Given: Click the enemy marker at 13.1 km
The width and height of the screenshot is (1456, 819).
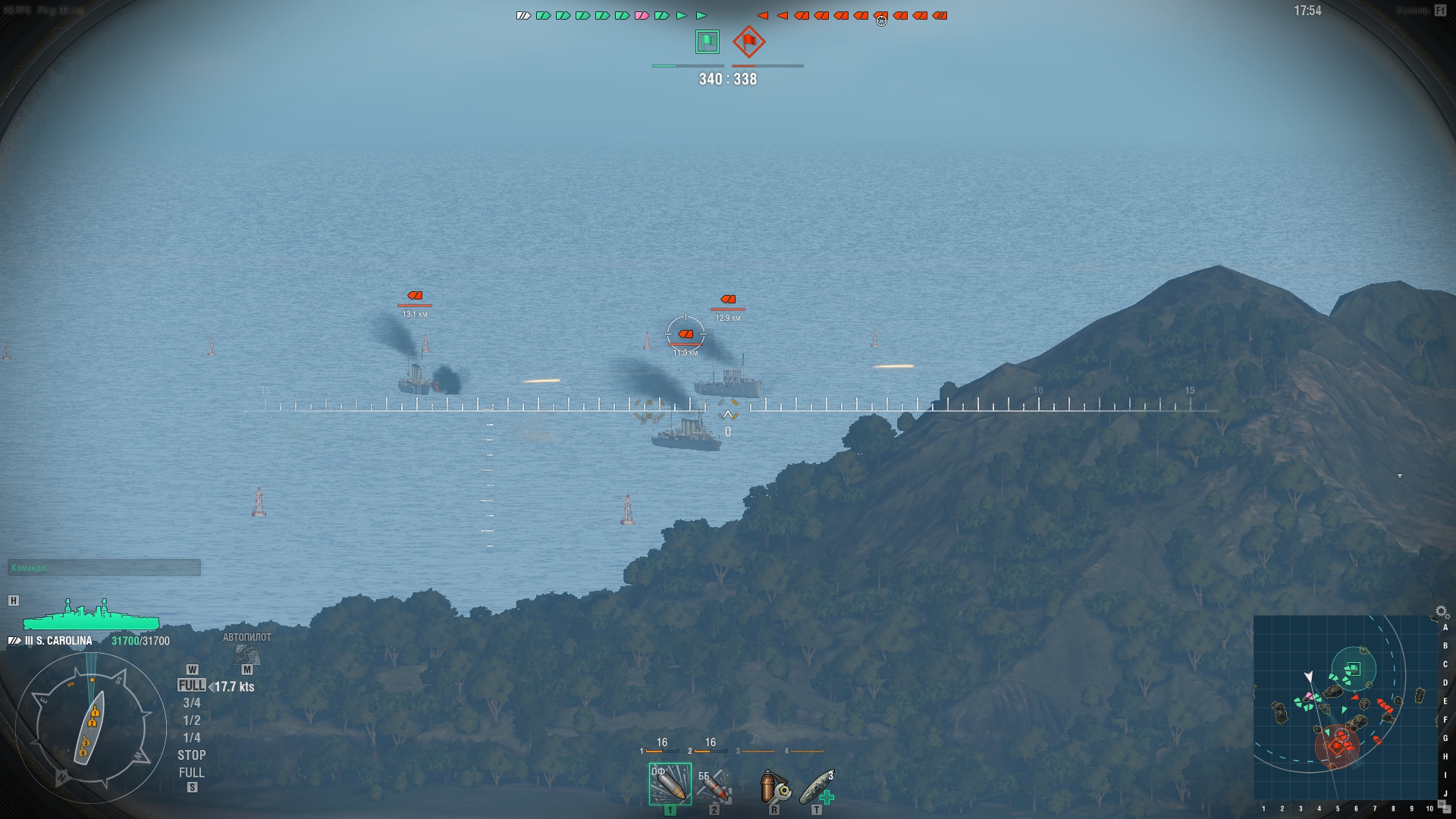Looking at the screenshot, I should [x=416, y=295].
